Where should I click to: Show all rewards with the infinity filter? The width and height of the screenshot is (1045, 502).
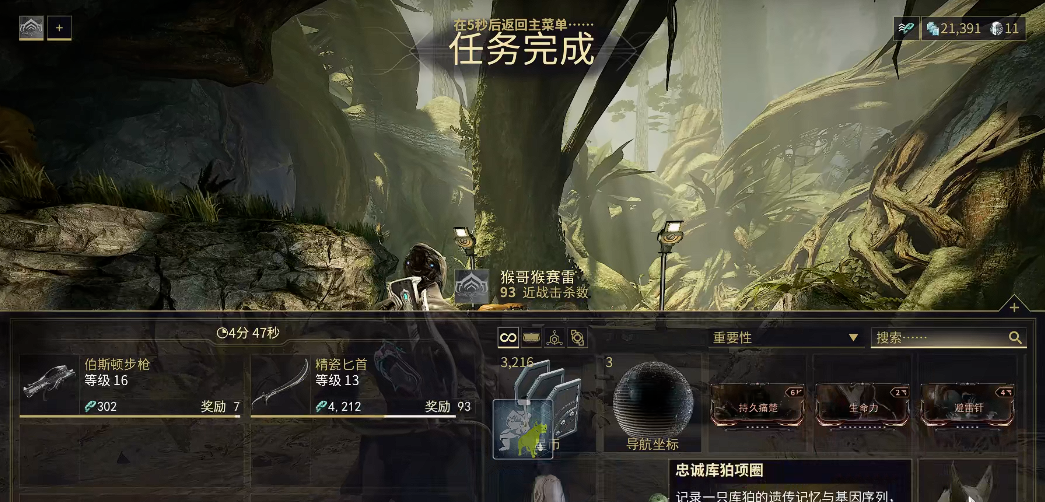(508, 338)
